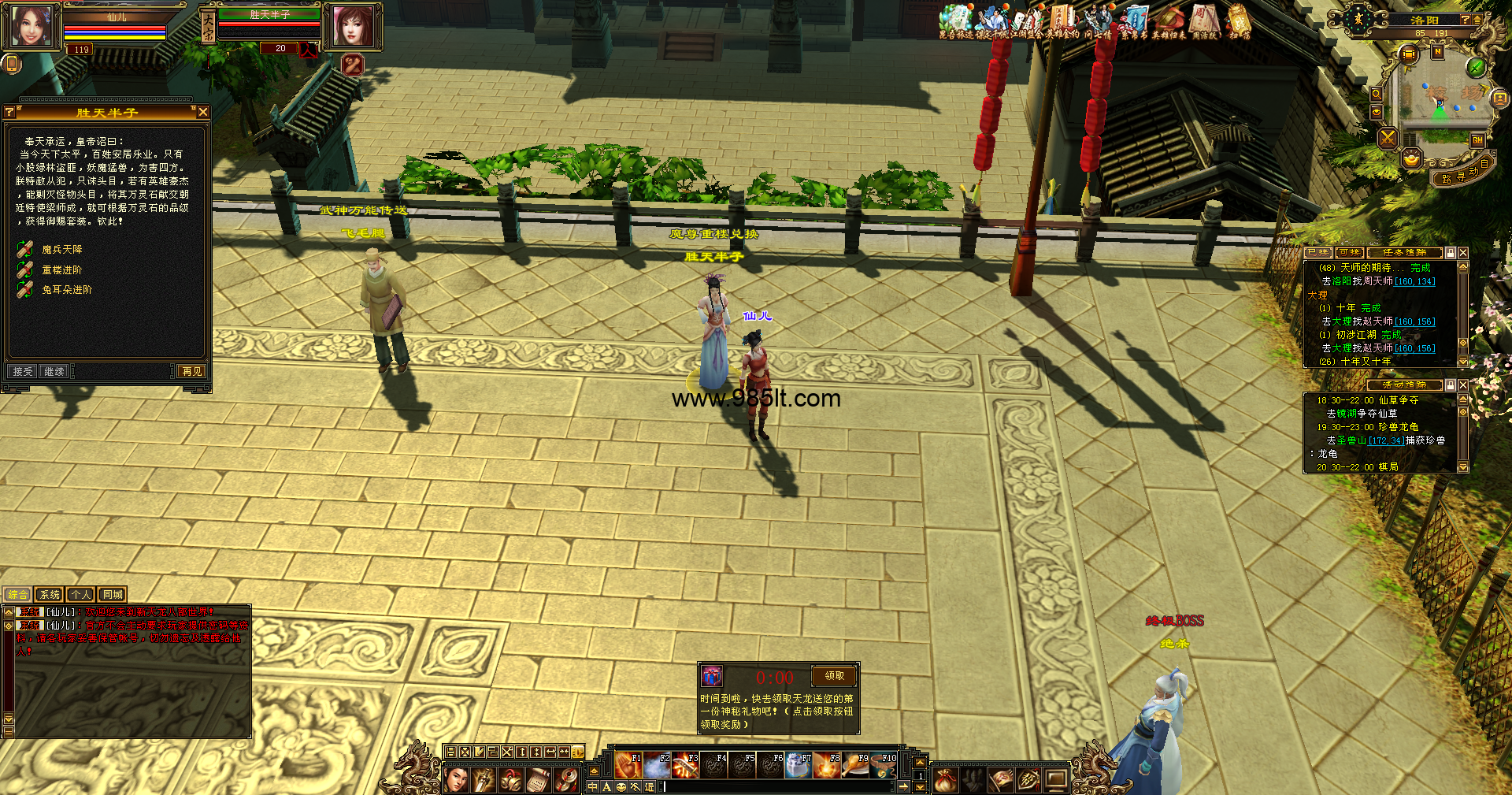1512x795 pixels.
Task: Say goodbye with the 再见 button
Action: (x=191, y=371)
